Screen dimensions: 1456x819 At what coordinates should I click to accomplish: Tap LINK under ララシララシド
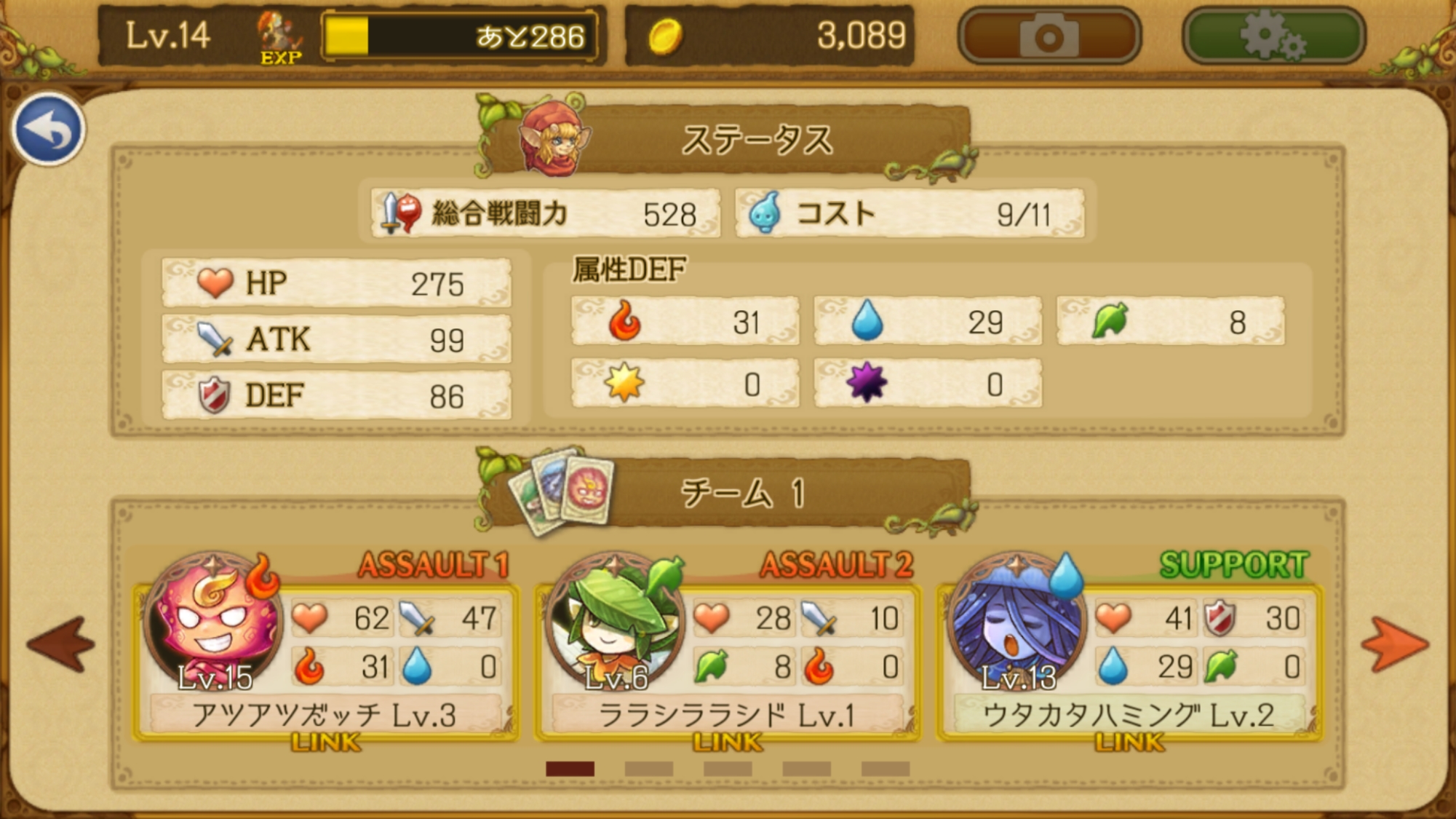coord(728,743)
